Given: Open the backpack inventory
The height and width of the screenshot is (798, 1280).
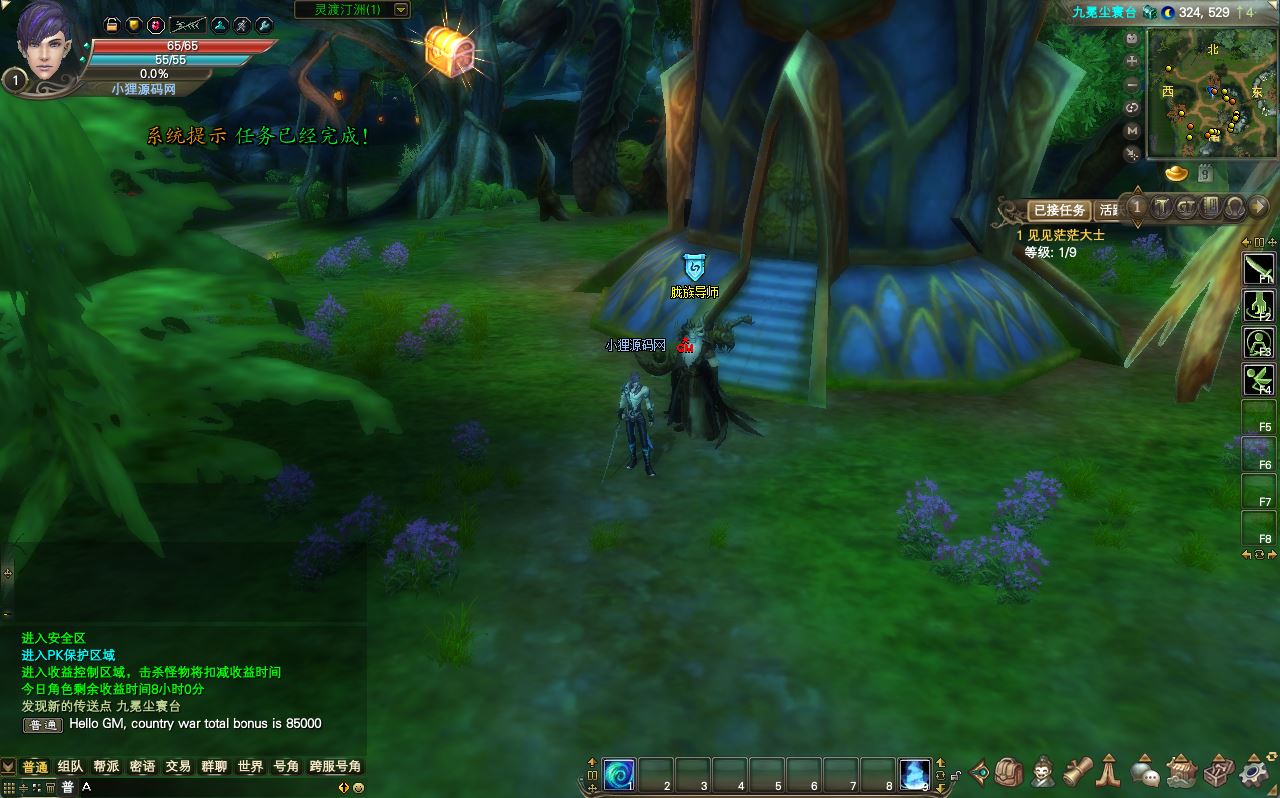Looking at the screenshot, I should 1010,772.
